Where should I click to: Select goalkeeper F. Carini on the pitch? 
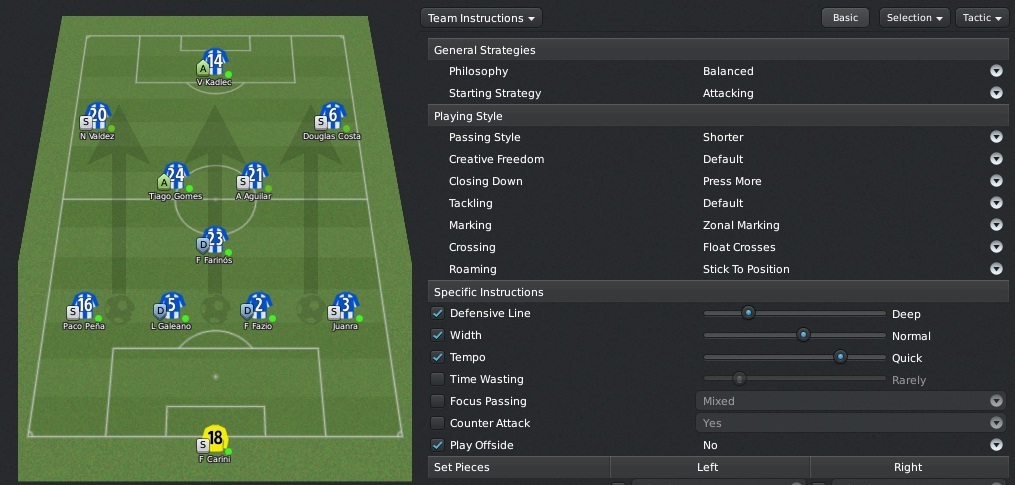[x=215, y=440]
